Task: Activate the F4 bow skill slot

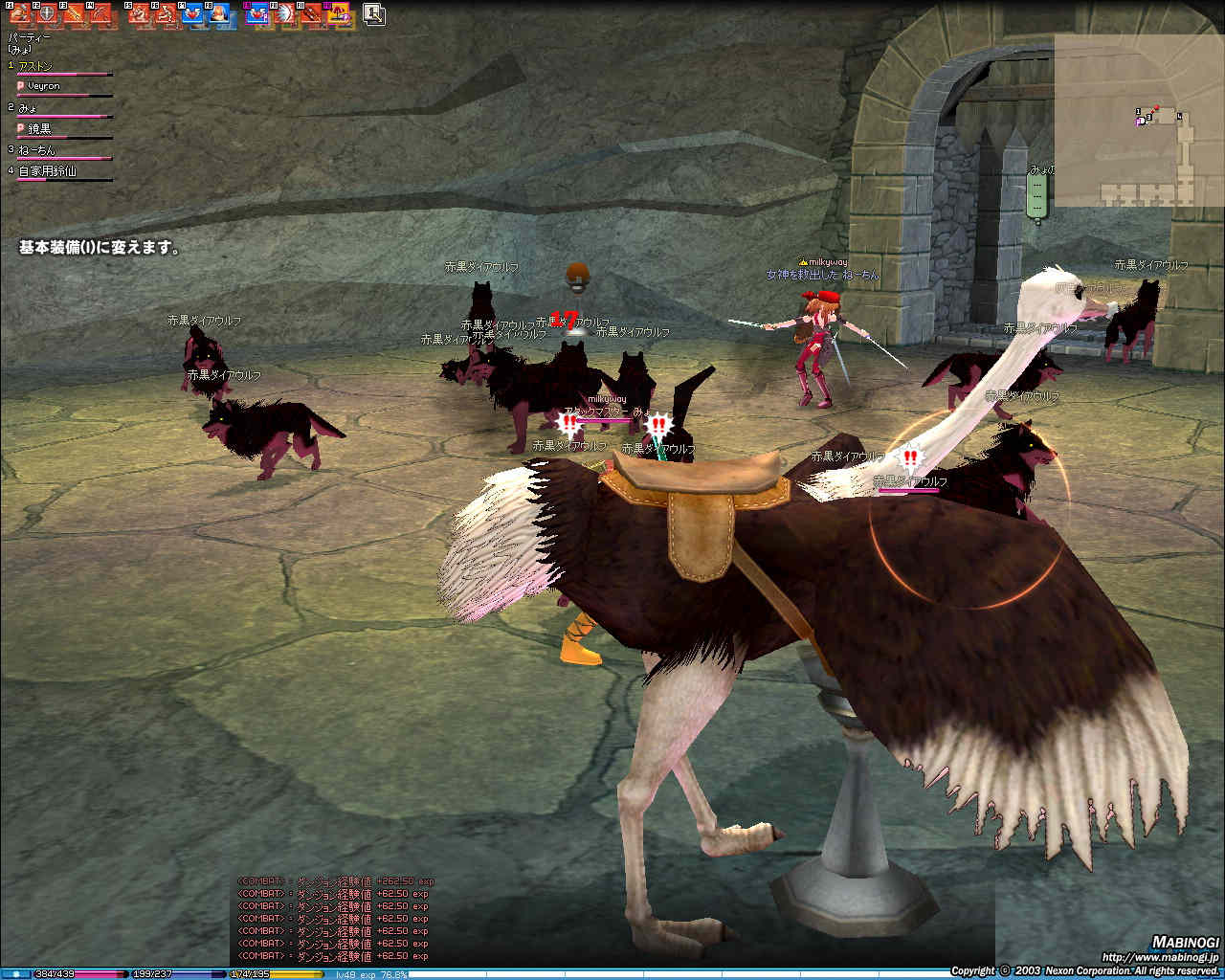Action: point(101,14)
